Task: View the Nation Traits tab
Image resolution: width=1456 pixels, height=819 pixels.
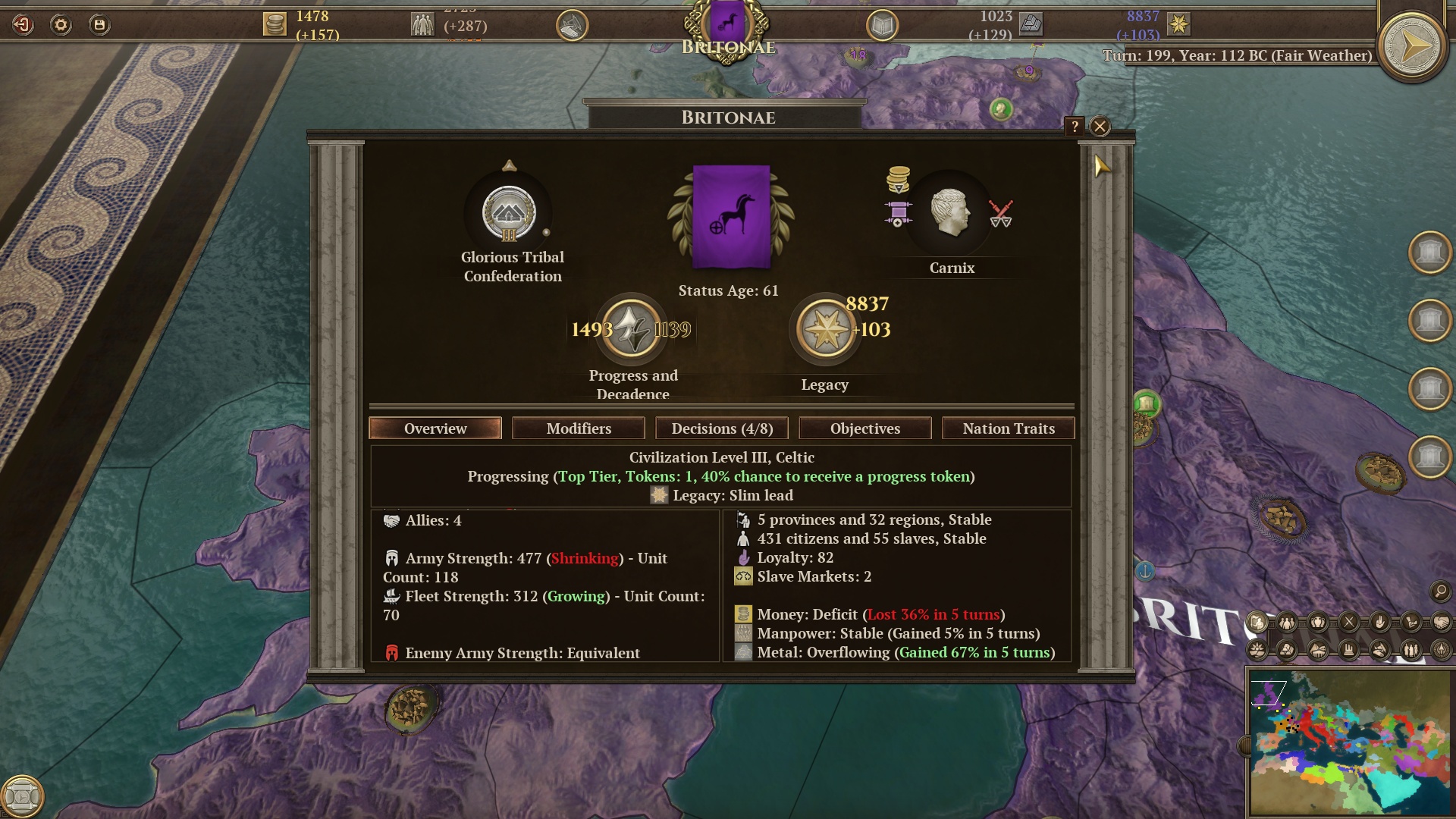Action: click(x=1009, y=428)
